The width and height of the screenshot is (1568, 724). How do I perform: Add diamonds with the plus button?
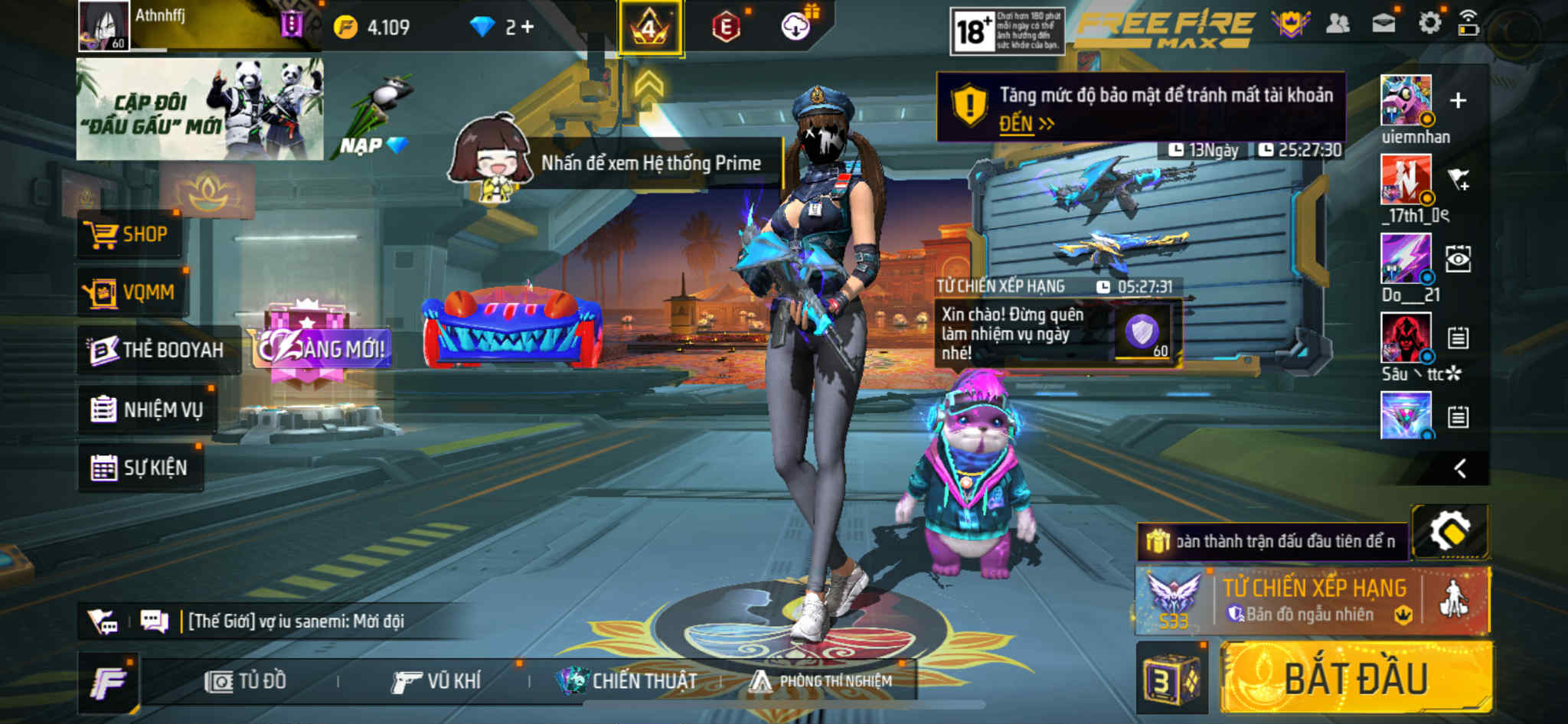click(x=528, y=28)
